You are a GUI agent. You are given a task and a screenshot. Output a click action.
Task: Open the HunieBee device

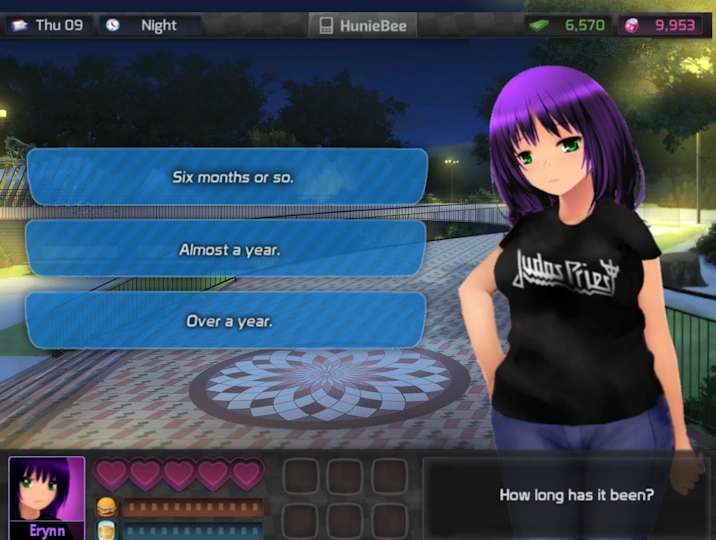[363, 25]
